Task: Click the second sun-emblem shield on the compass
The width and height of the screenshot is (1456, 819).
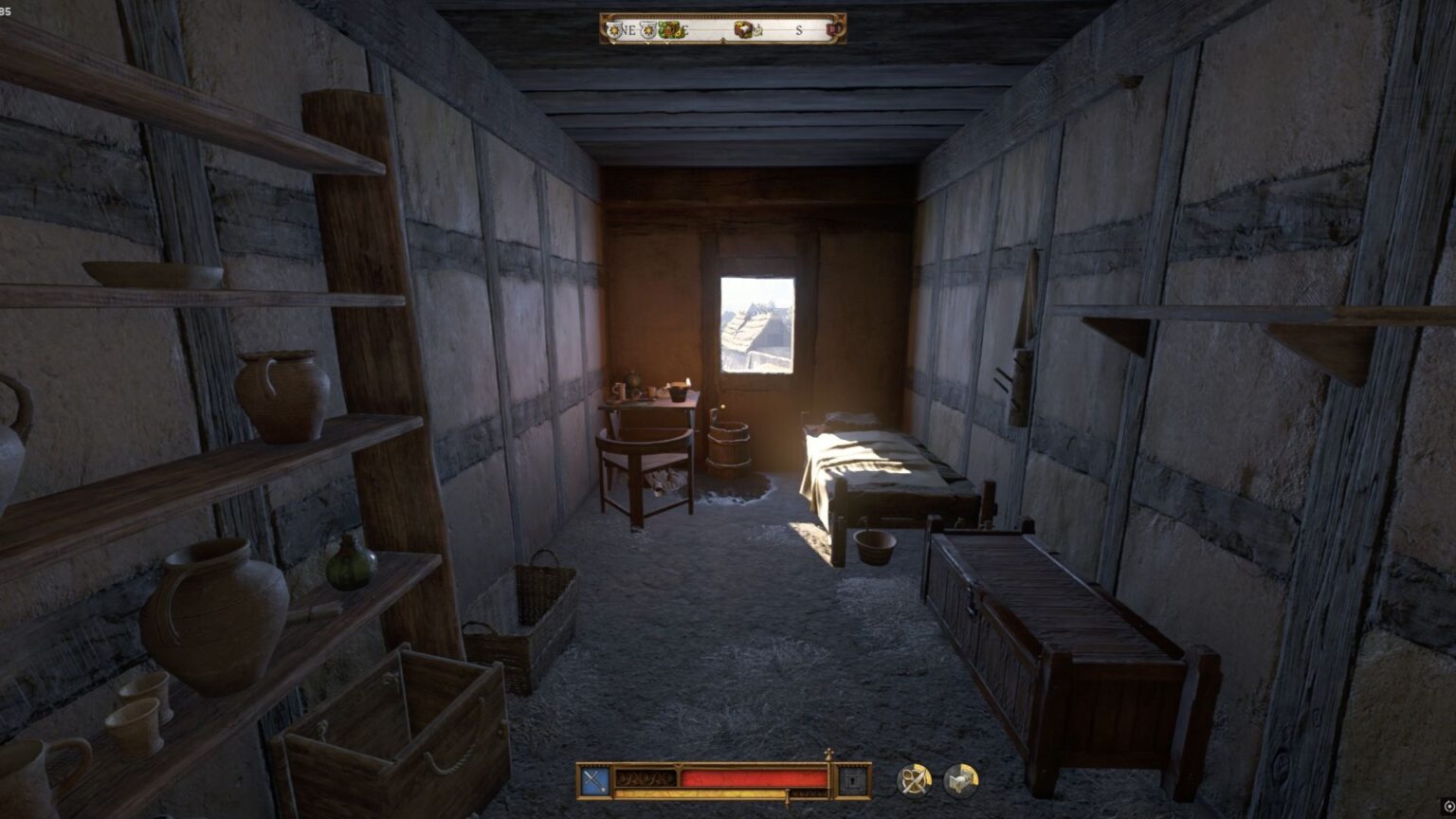Action: point(647,29)
